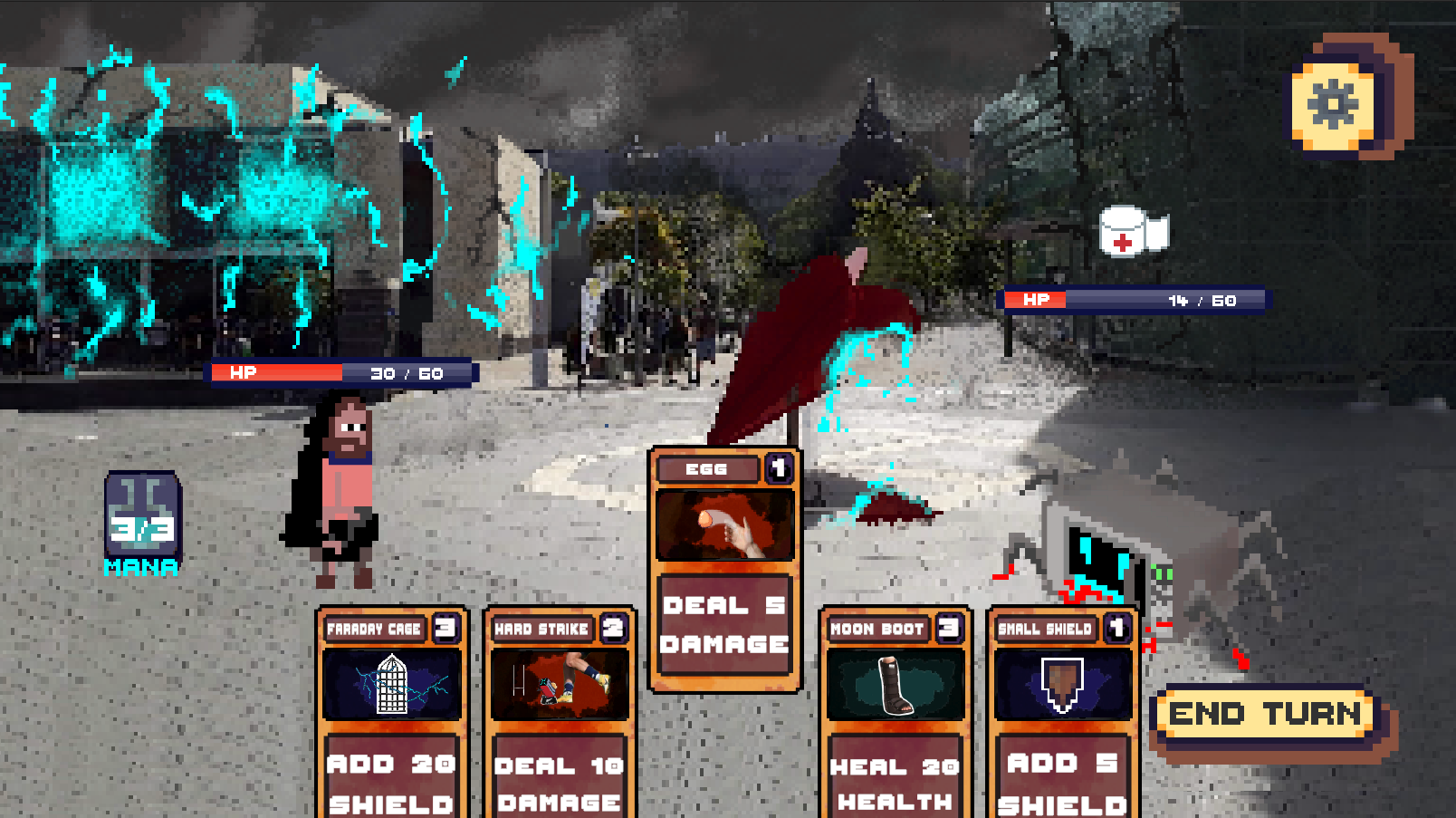Click the sneaker kick art on Hard Strike
This screenshot has height=818, width=1456.
click(559, 685)
